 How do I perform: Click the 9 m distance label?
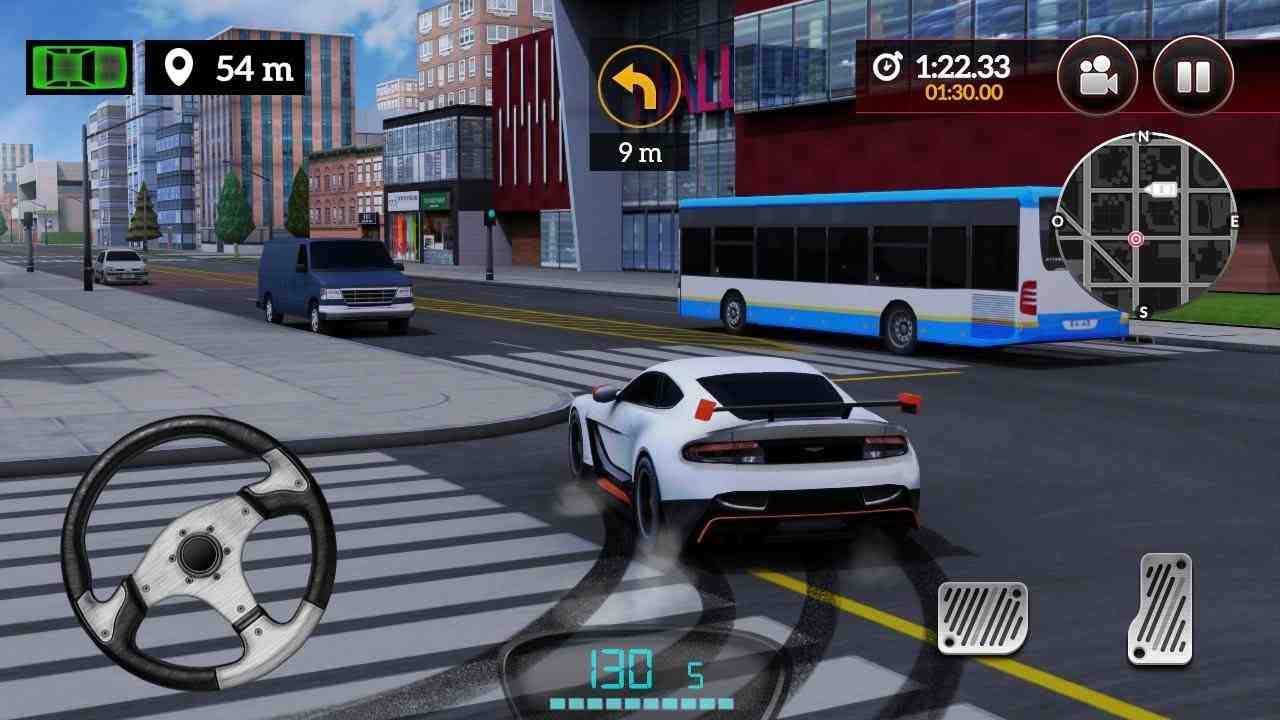point(641,154)
